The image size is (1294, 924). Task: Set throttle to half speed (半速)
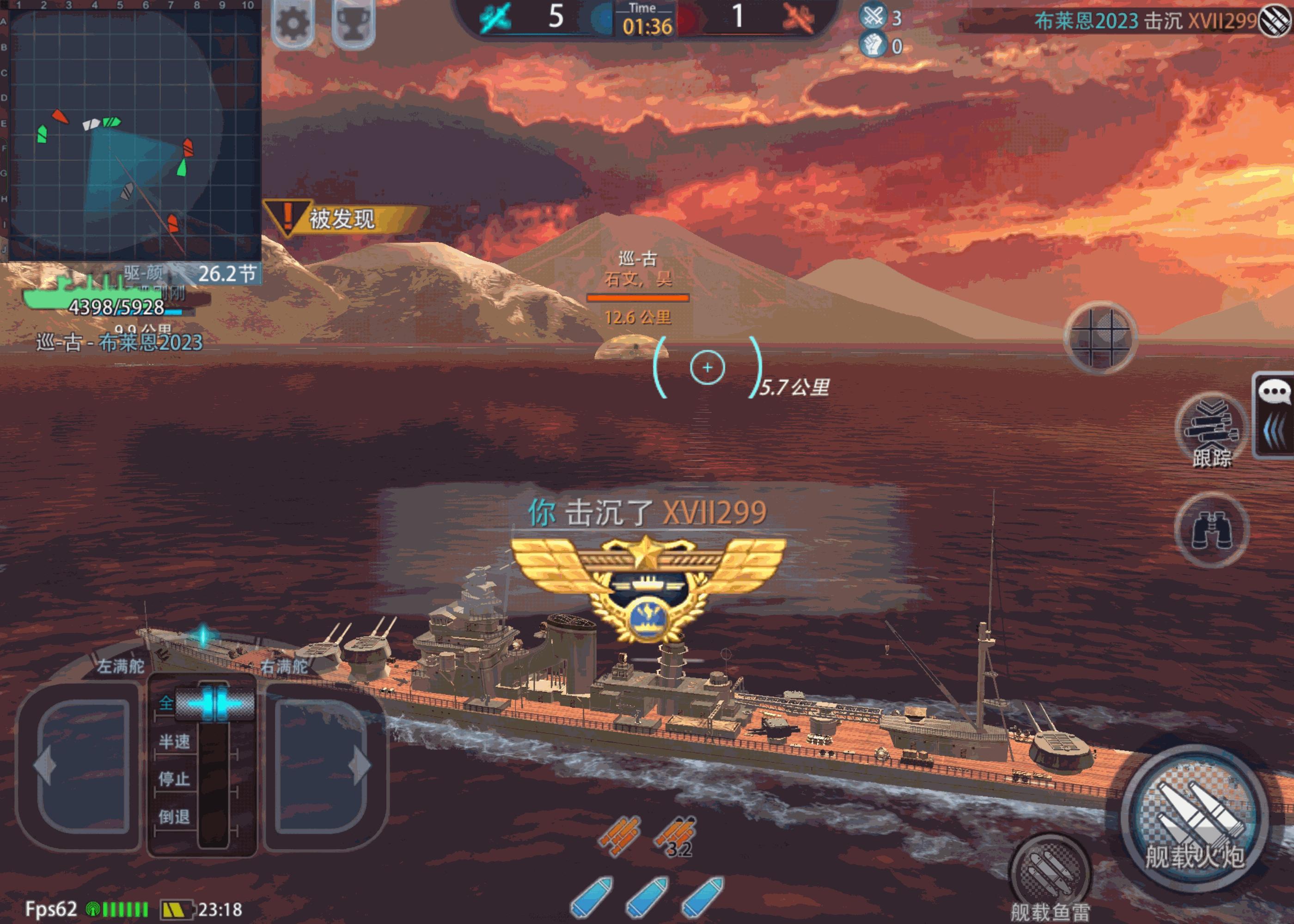click(174, 742)
